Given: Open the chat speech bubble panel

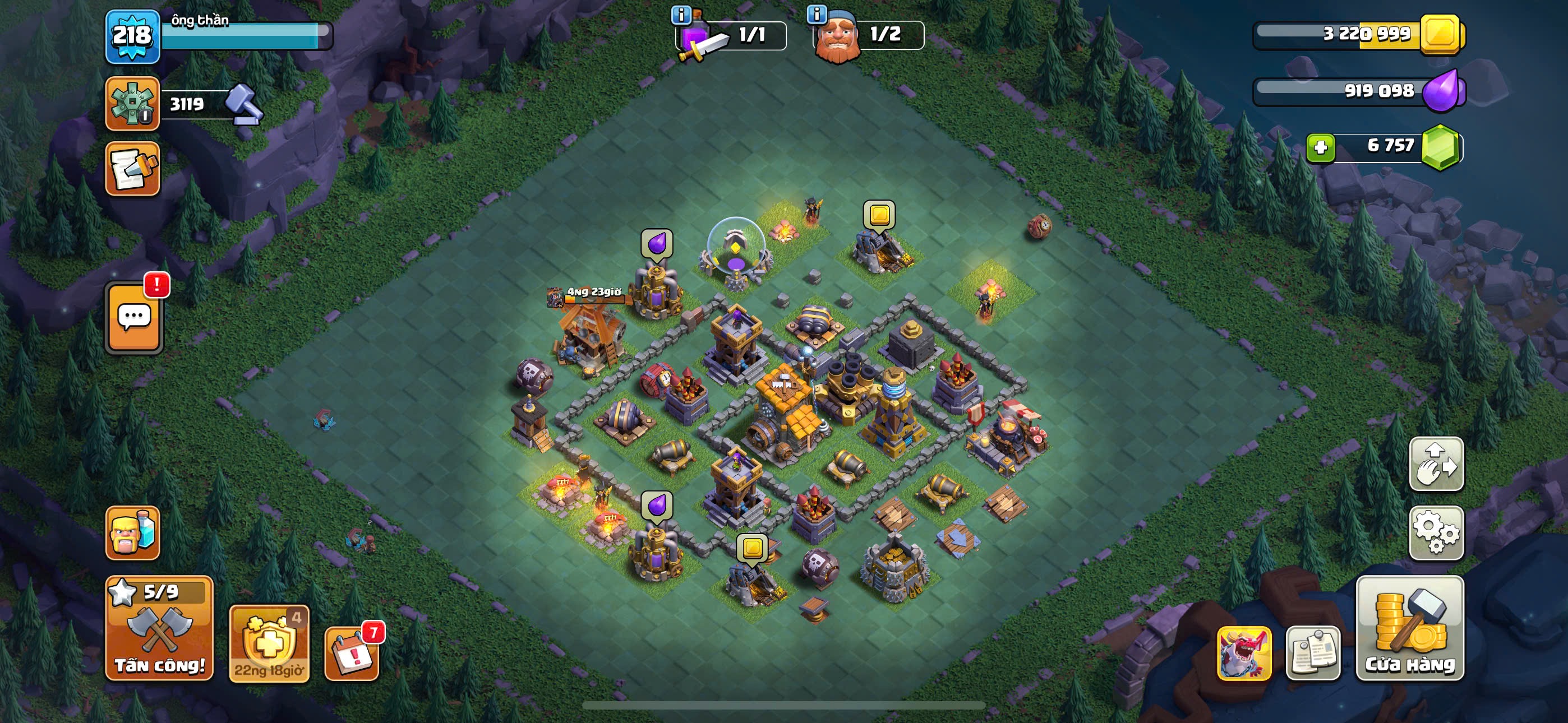Looking at the screenshot, I should pos(134,318).
